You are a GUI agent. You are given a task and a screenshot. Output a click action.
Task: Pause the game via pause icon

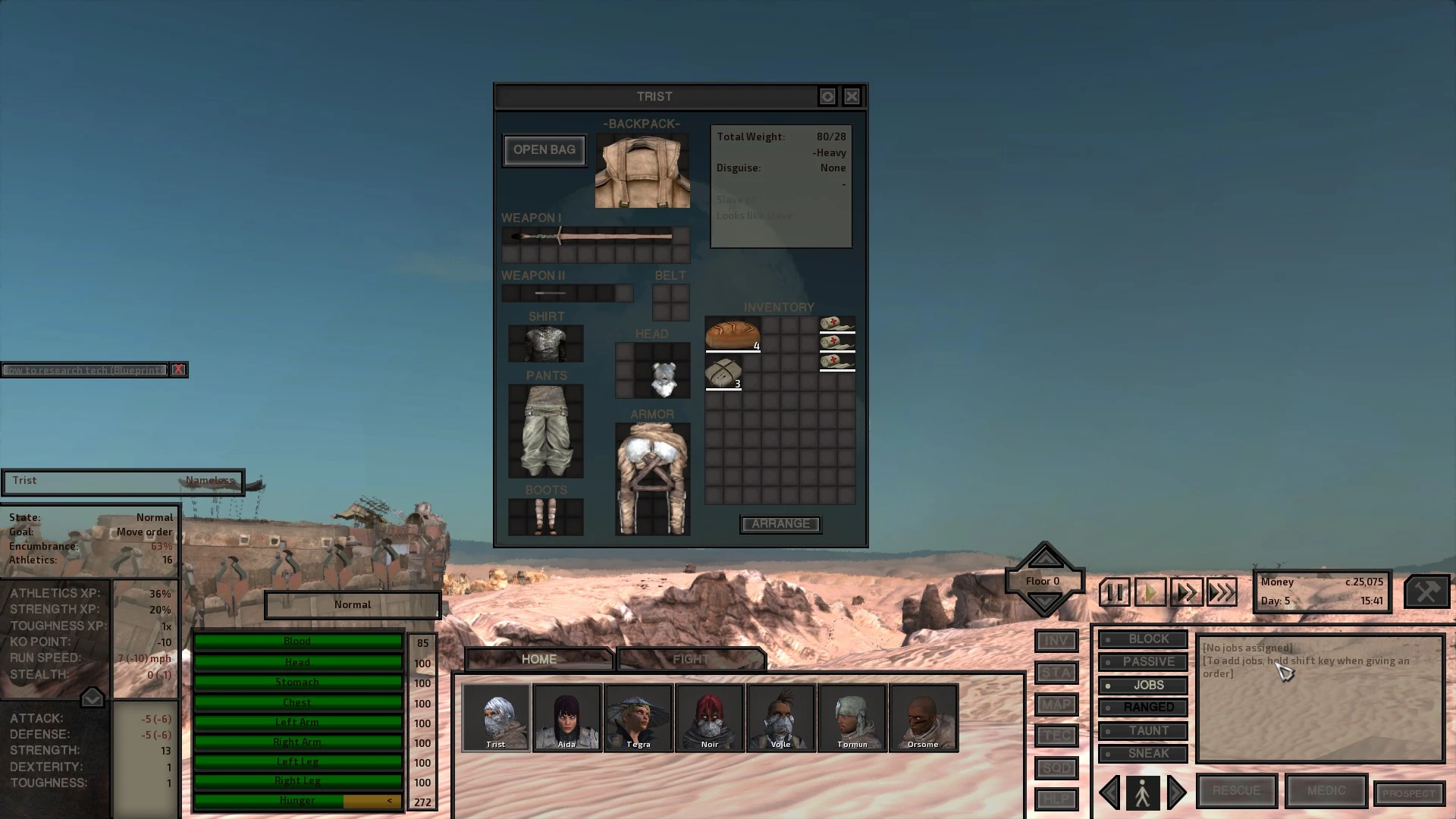point(1113,591)
